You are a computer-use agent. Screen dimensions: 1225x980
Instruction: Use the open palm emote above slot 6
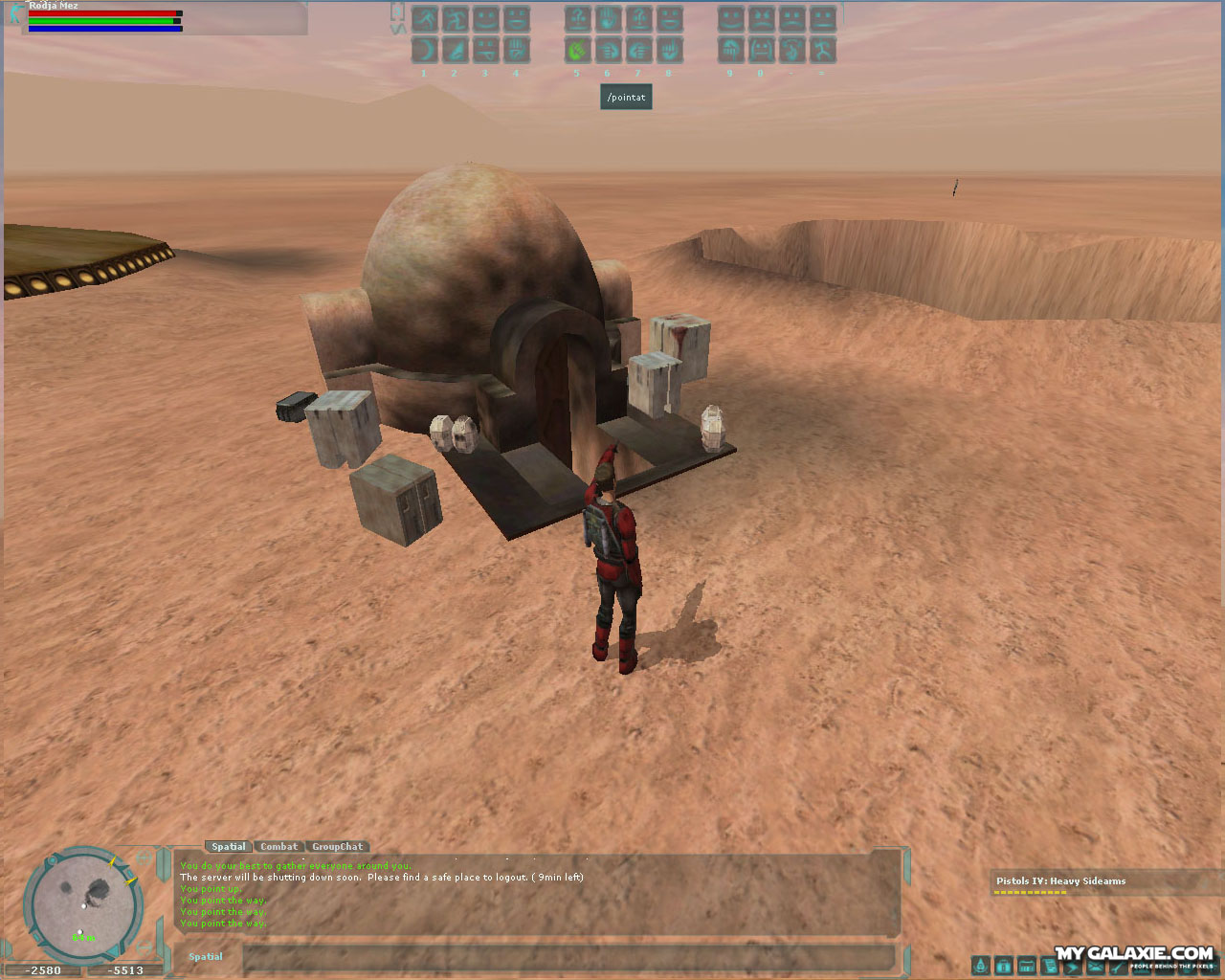(608, 18)
